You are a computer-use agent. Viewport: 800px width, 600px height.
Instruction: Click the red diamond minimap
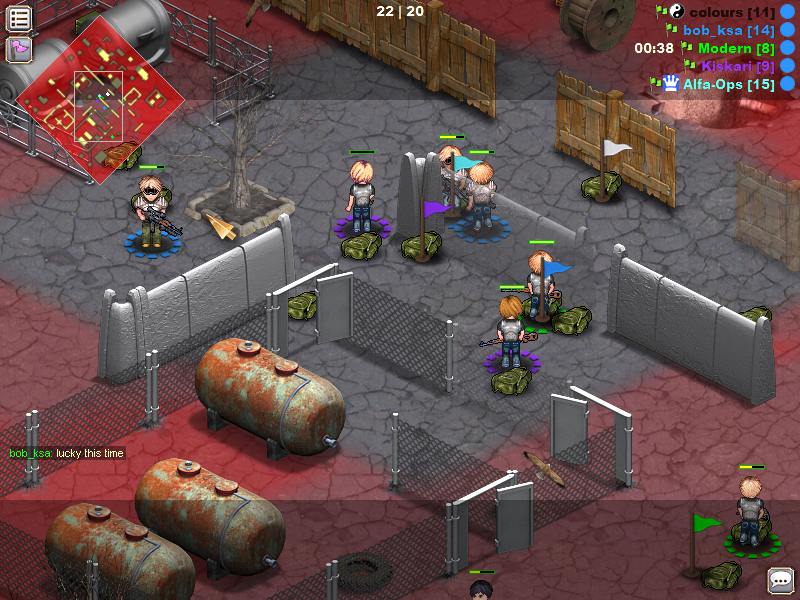coord(100,100)
